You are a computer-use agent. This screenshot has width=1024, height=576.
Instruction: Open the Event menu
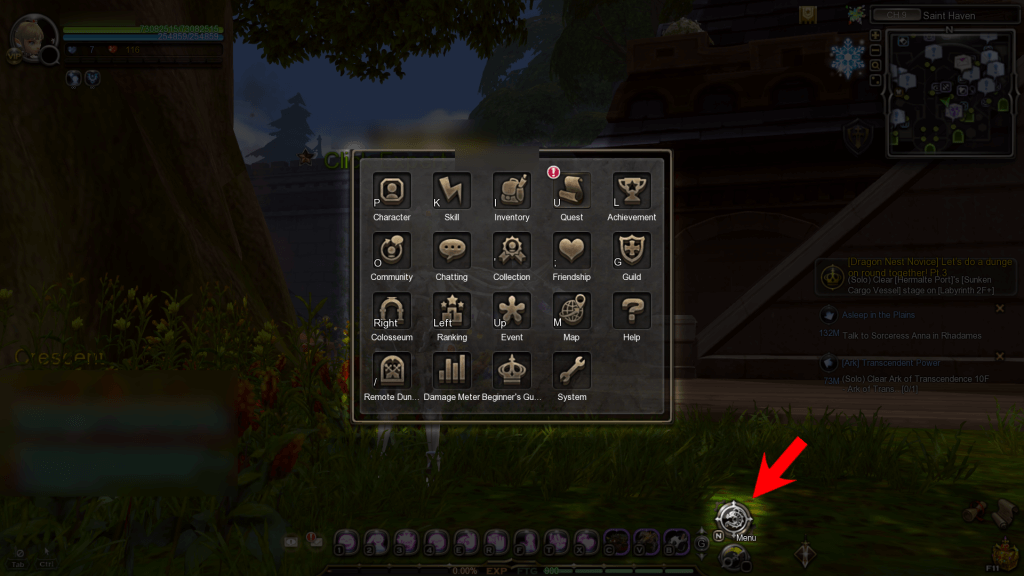click(511, 310)
